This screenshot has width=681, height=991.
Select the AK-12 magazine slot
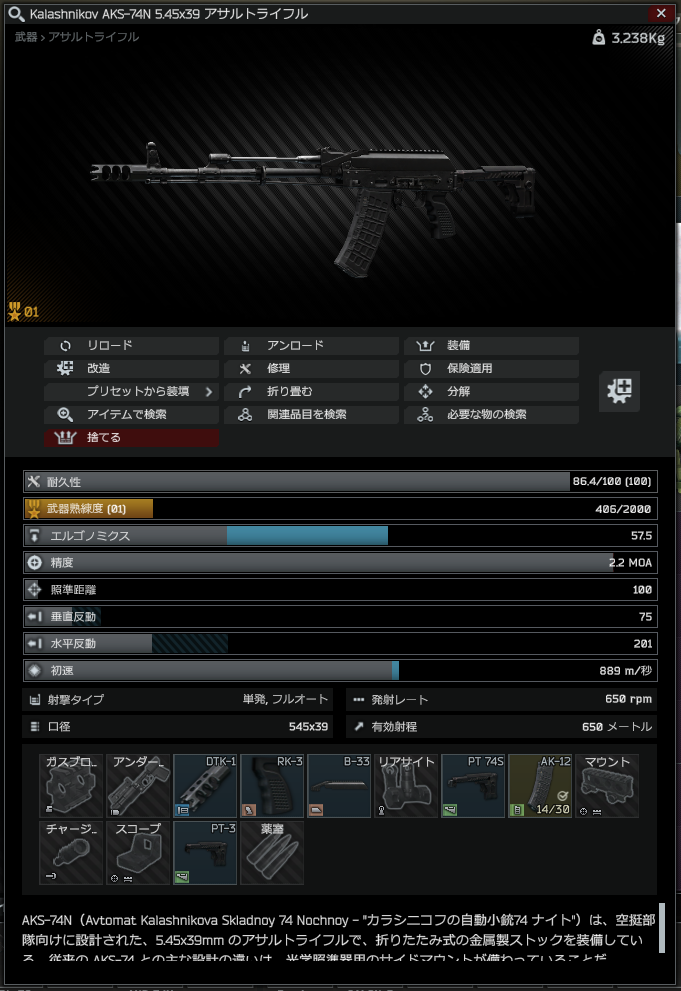[540, 786]
